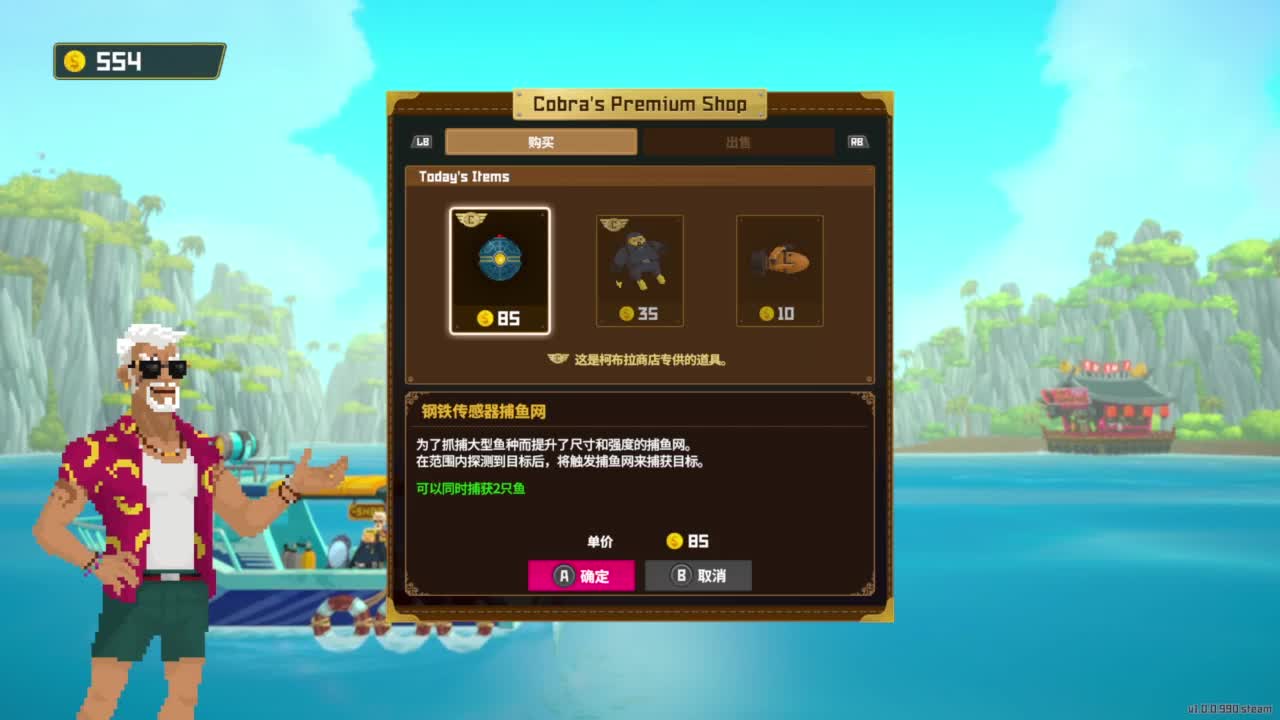Switch to the 出售 sell tab
The image size is (1280, 720).
coord(740,142)
